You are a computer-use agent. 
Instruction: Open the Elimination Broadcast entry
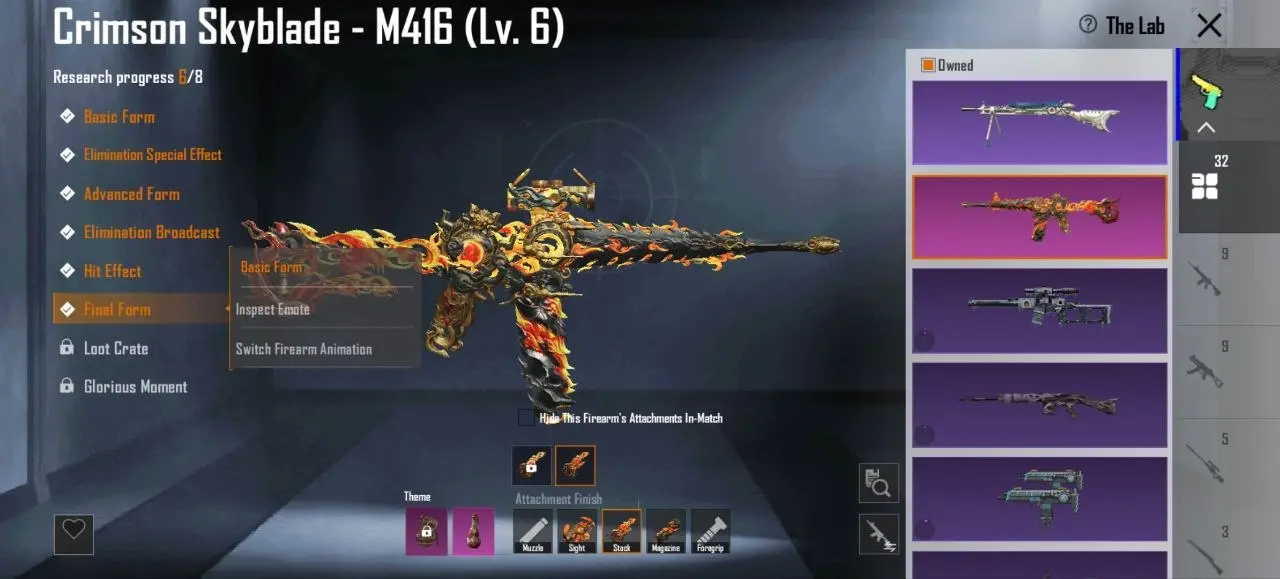(x=151, y=232)
